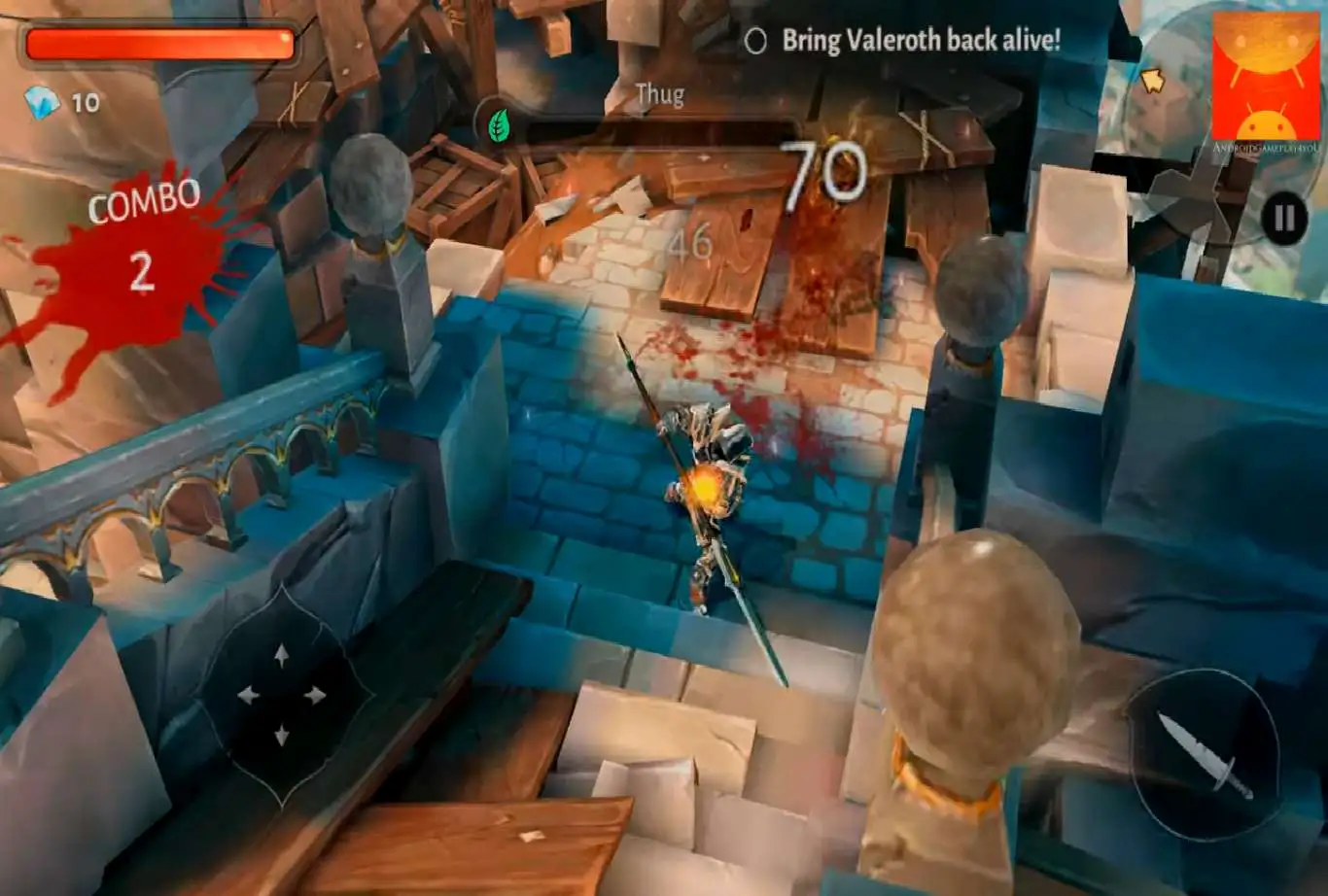Tap the virtual movement pad
This screenshot has width=1328, height=896.
point(282,696)
